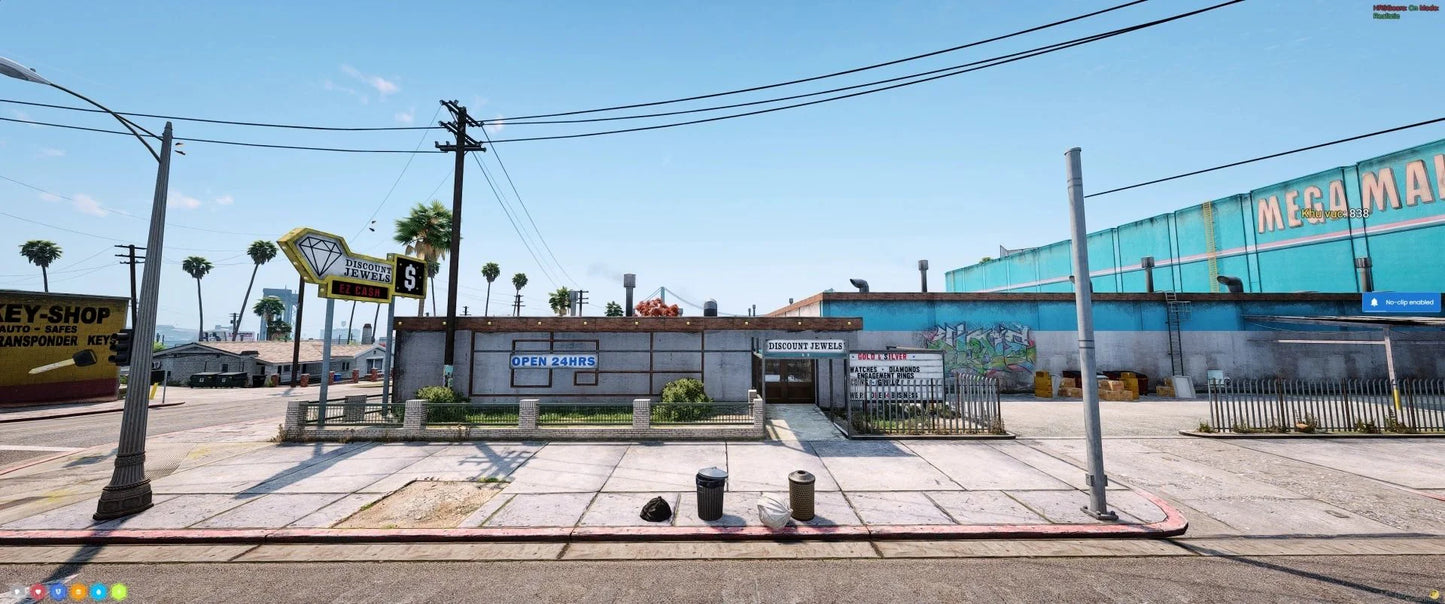Click the lime green status icon

coord(118,592)
